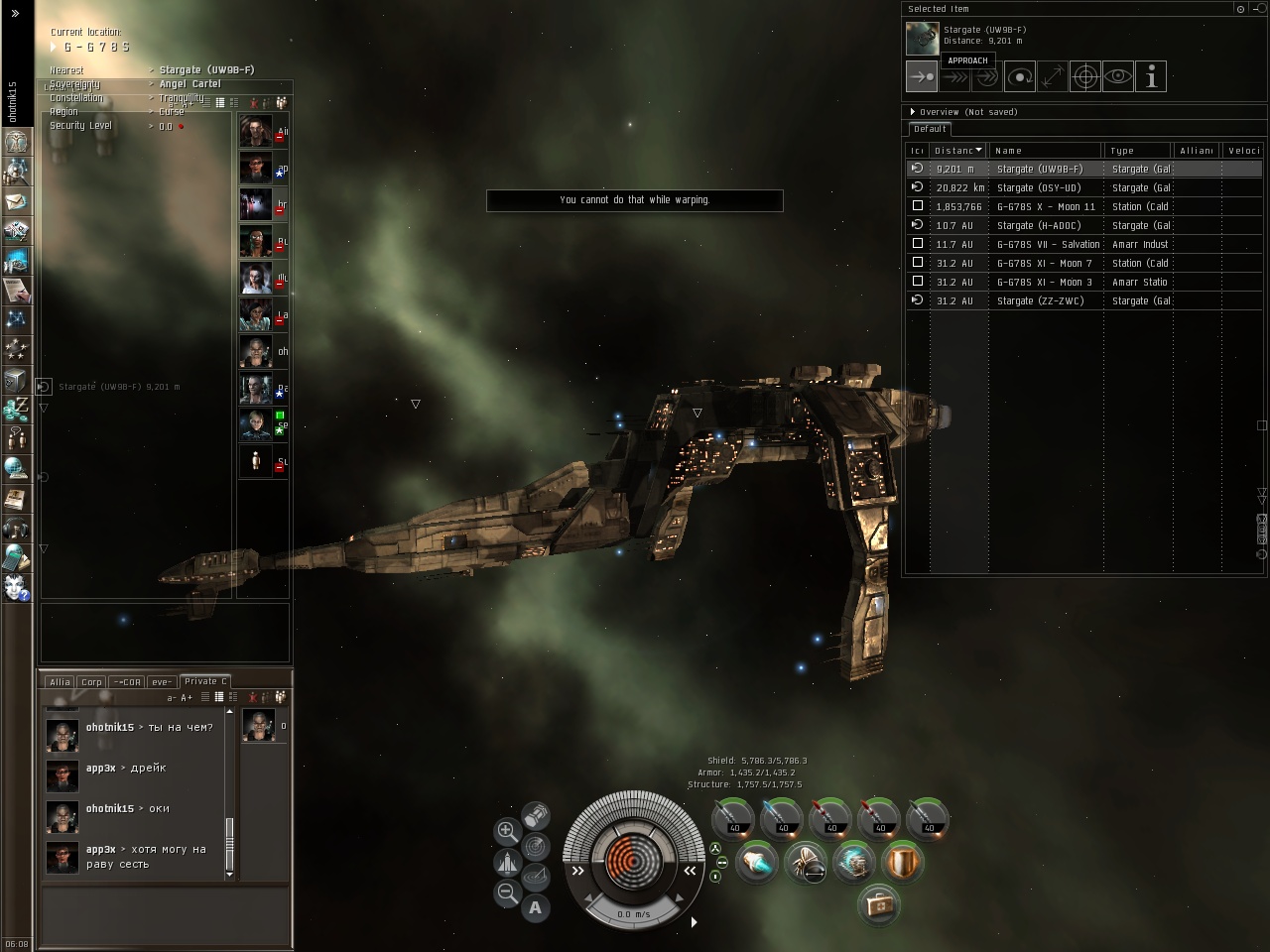The width and height of the screenshot is (1270, 952).
Task: Activate the medkit repair module
Action: [878, 904]
